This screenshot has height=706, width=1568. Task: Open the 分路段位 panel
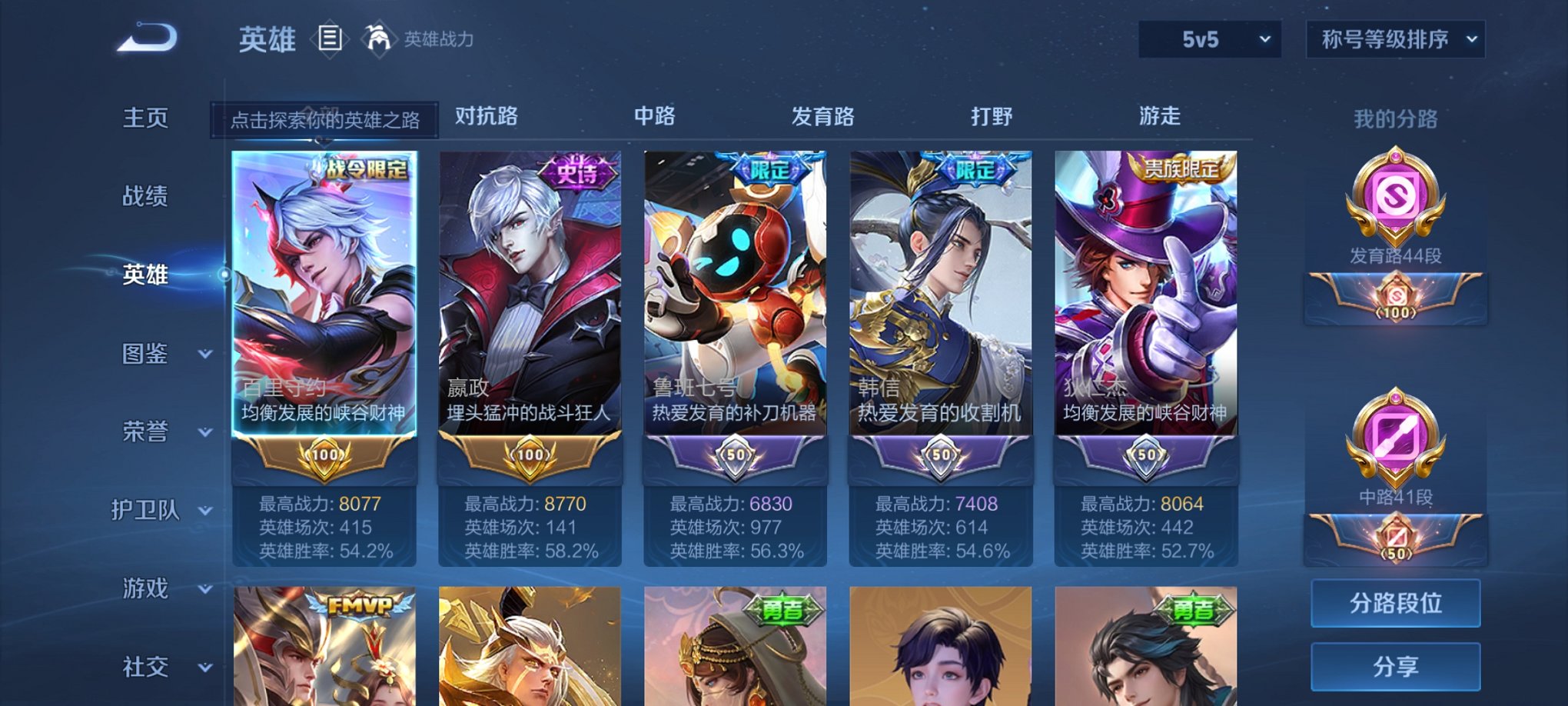1394,603
